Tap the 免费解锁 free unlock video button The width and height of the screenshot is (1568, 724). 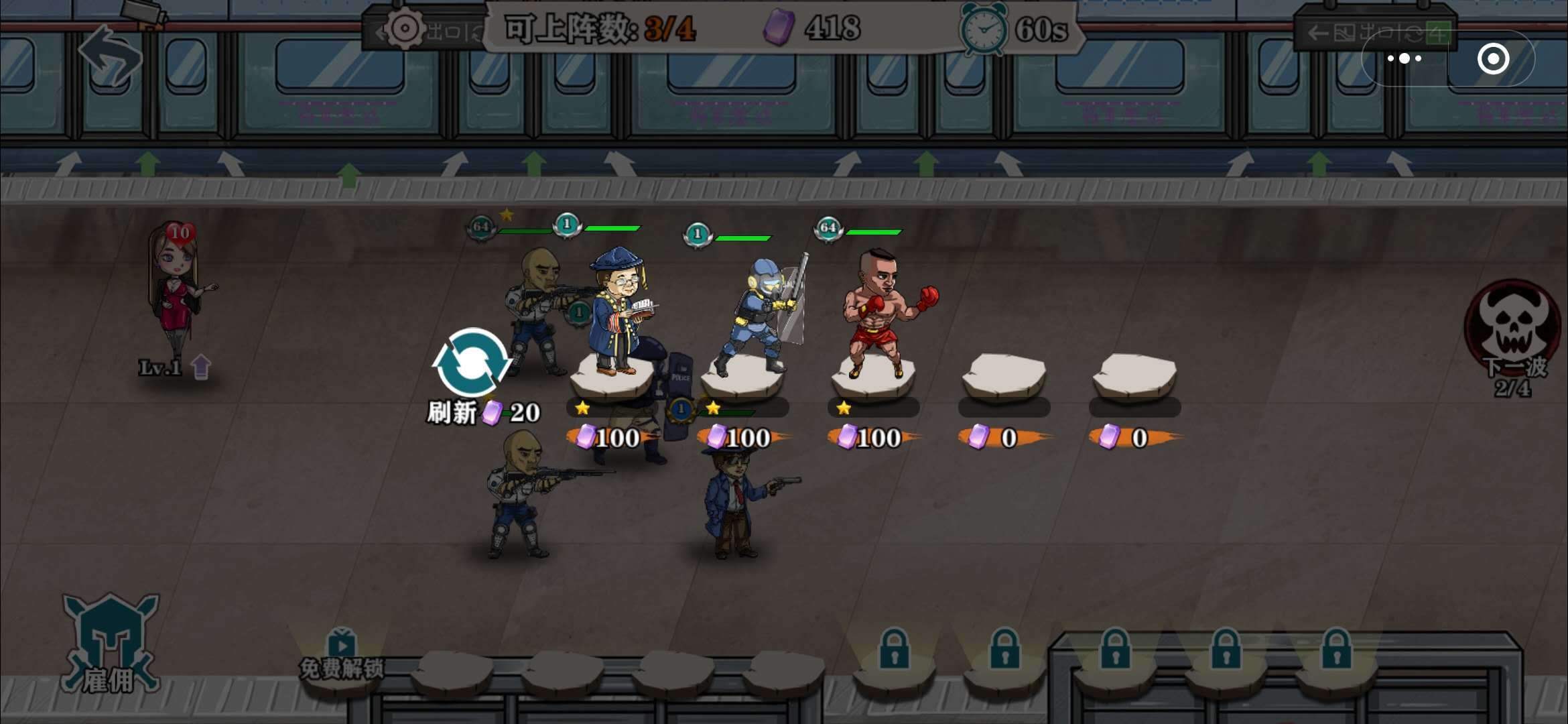[342, 654]
